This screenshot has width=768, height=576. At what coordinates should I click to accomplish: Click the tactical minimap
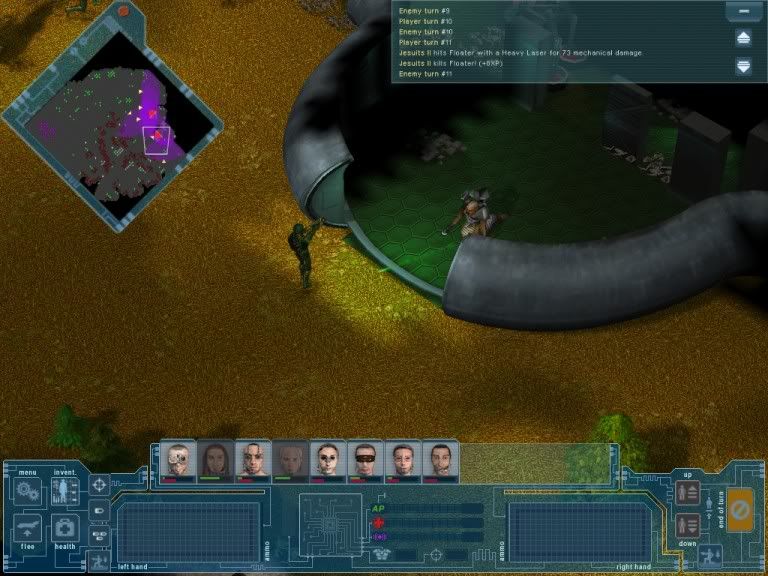(112, 130)
